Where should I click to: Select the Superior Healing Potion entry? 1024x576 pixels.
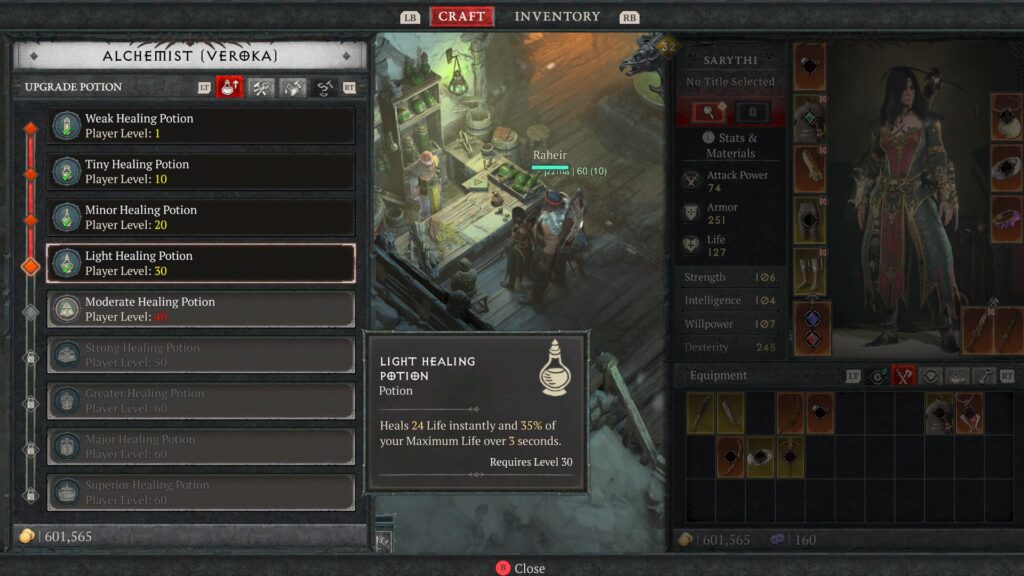[x=200, y=492]
